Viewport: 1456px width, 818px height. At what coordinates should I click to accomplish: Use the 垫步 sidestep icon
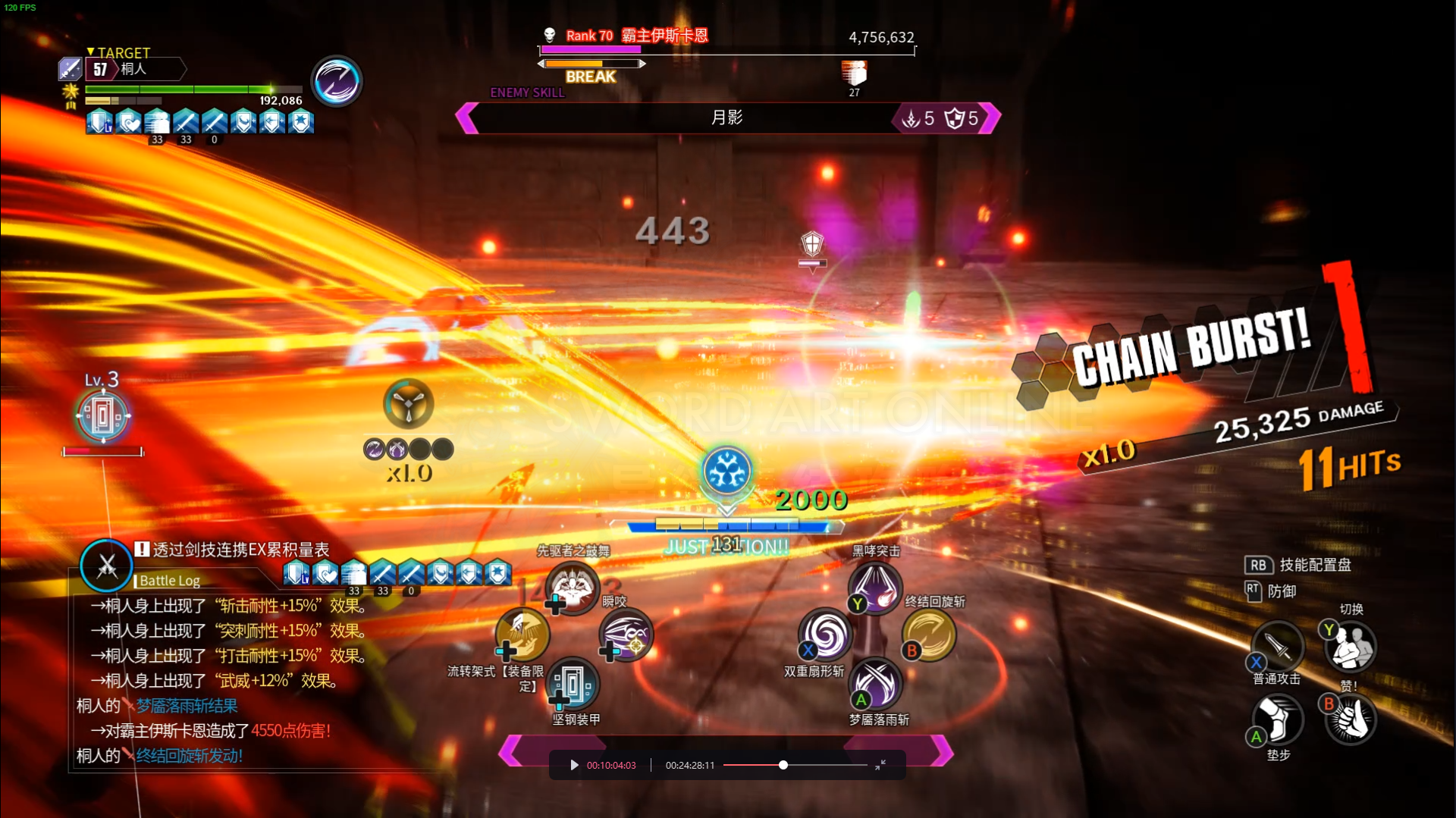pyautogui.click(x=1278, y=719)
